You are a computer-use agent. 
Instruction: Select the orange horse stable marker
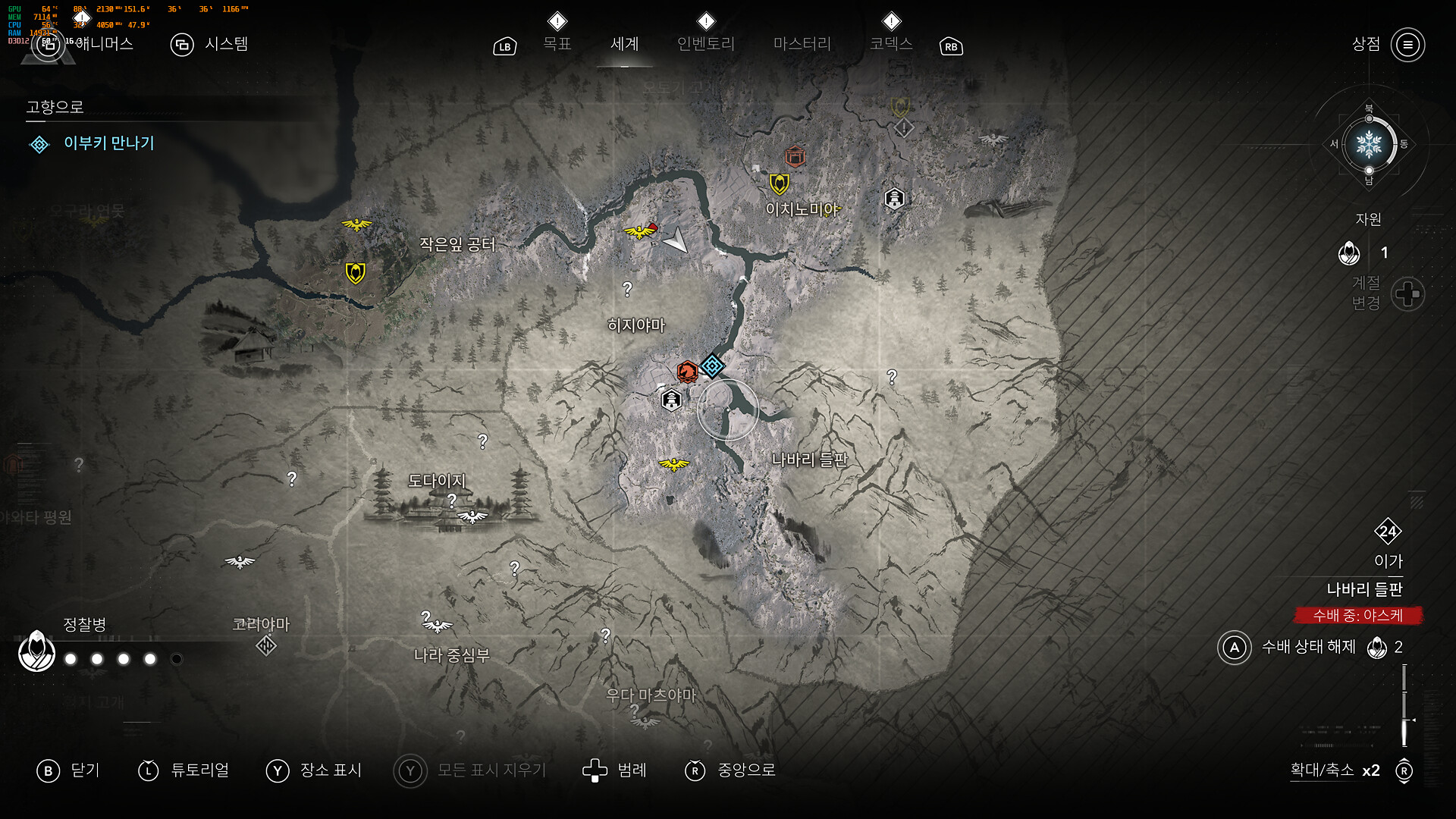[687, 372]
